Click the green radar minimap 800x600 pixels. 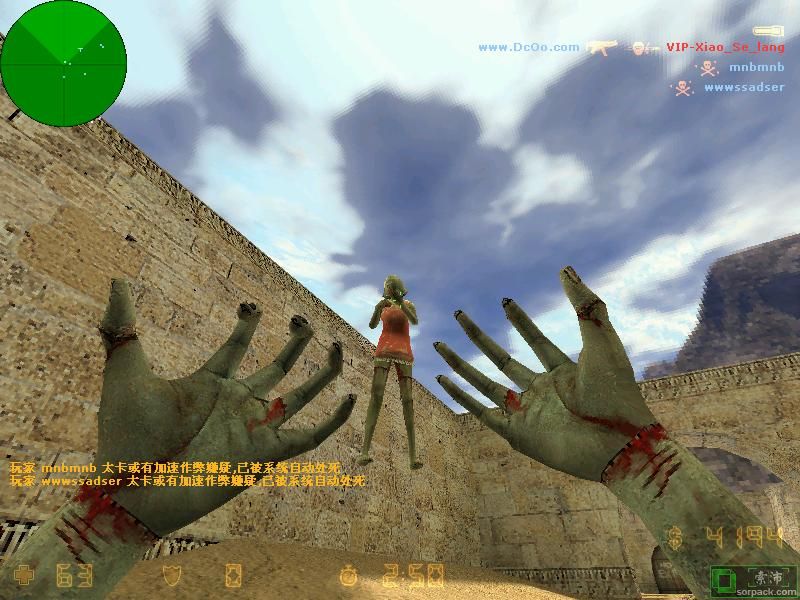pyautogui.click(x=63, y=64)
